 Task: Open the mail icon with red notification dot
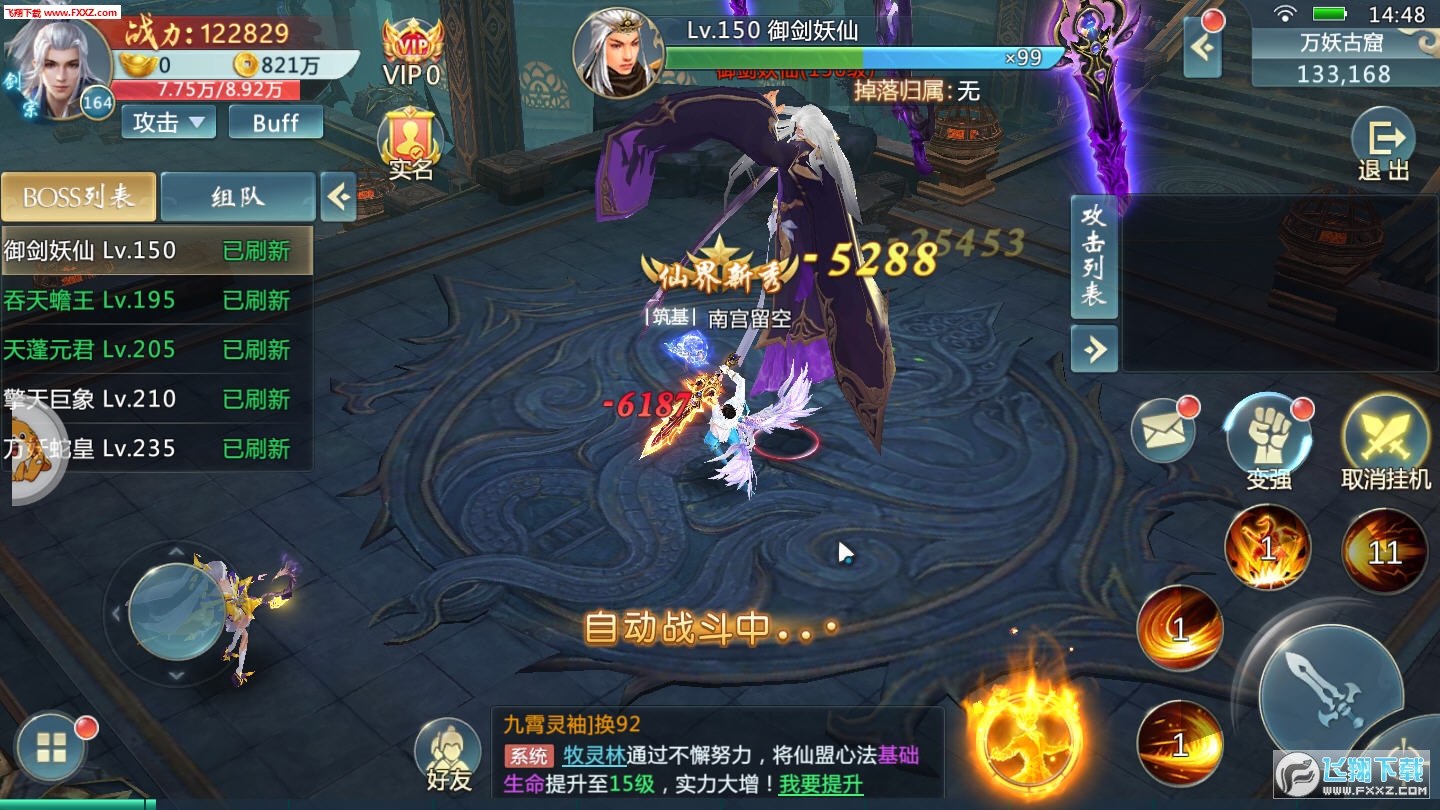(1163, 432)
